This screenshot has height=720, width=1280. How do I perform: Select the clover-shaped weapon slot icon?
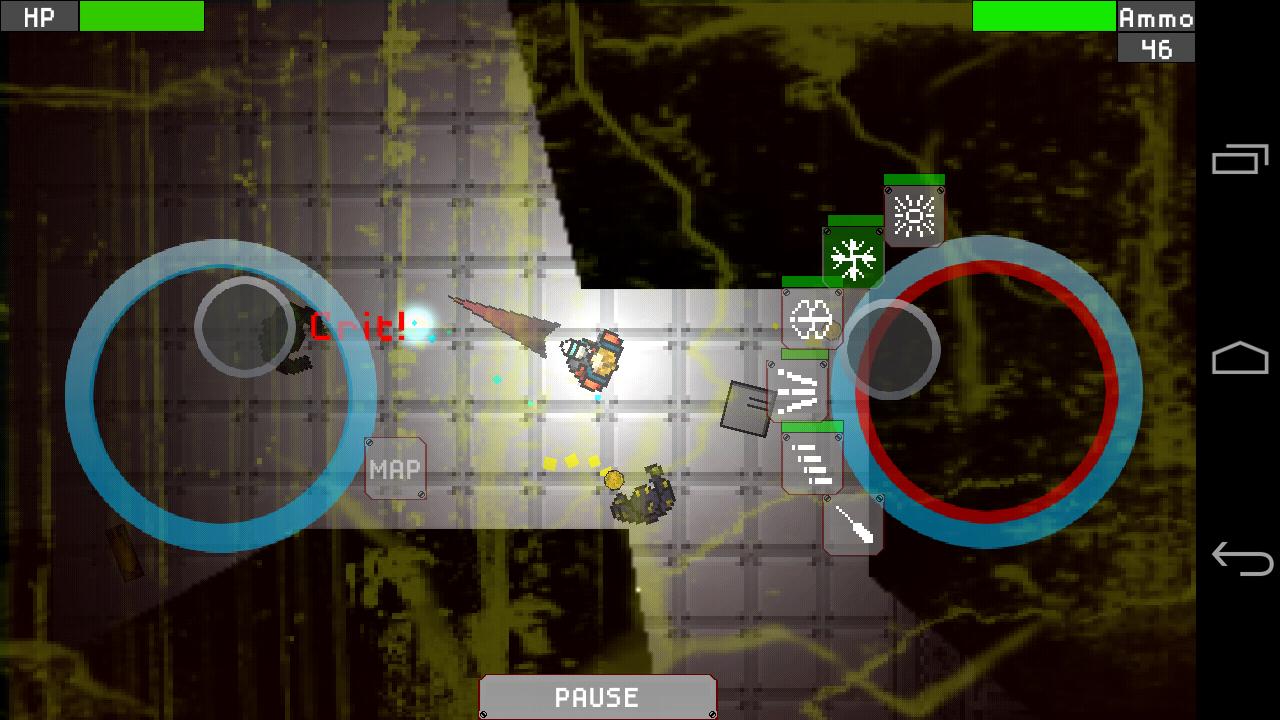pyautogui.click(x=812, y=320)
